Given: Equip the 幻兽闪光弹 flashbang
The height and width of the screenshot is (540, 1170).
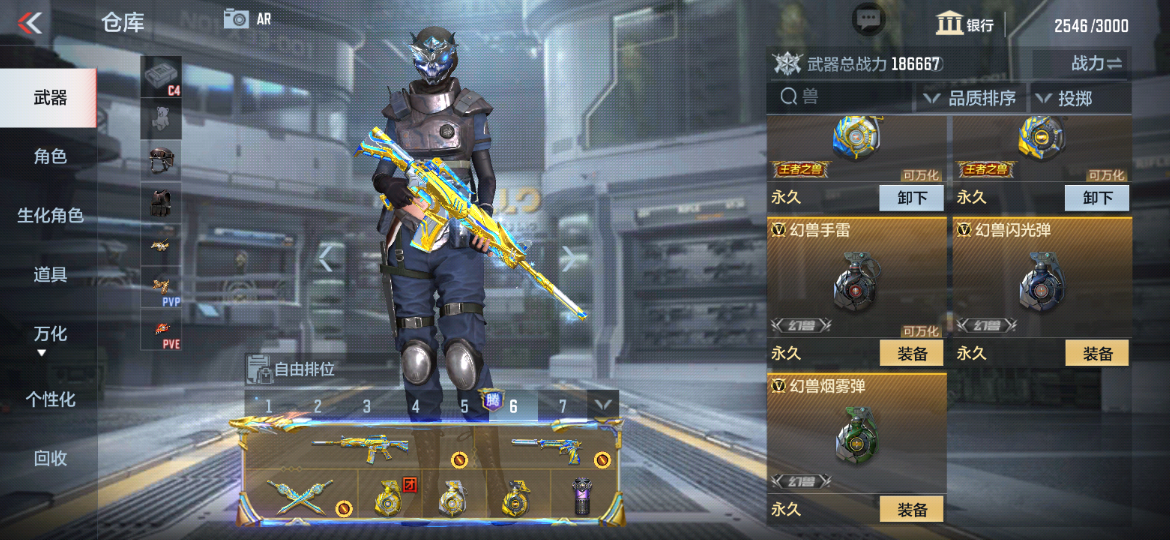Looking at the screenshot, I should 1097,353.
